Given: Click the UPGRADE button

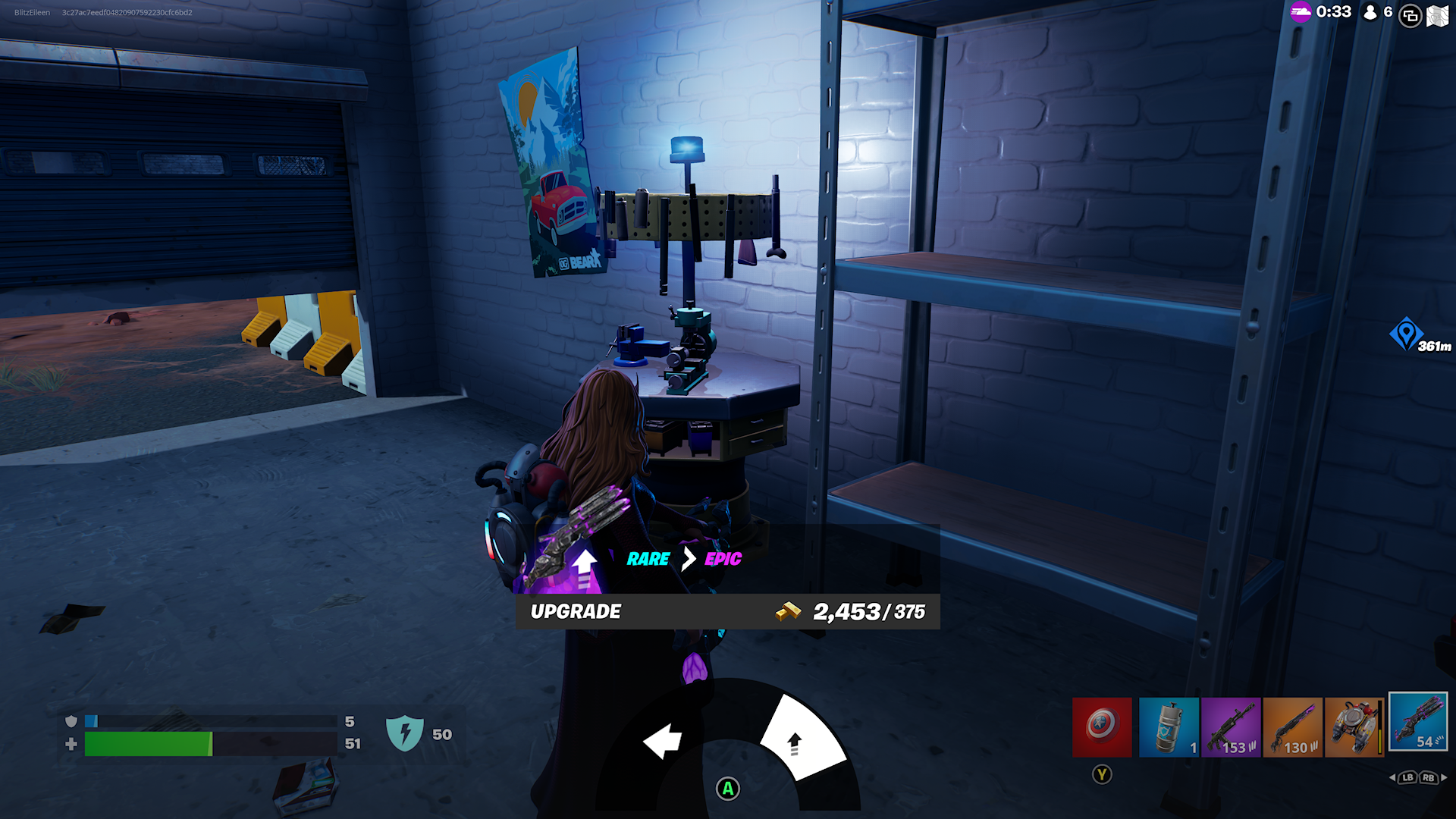Looking at the screenshot, I should [577, 610].
